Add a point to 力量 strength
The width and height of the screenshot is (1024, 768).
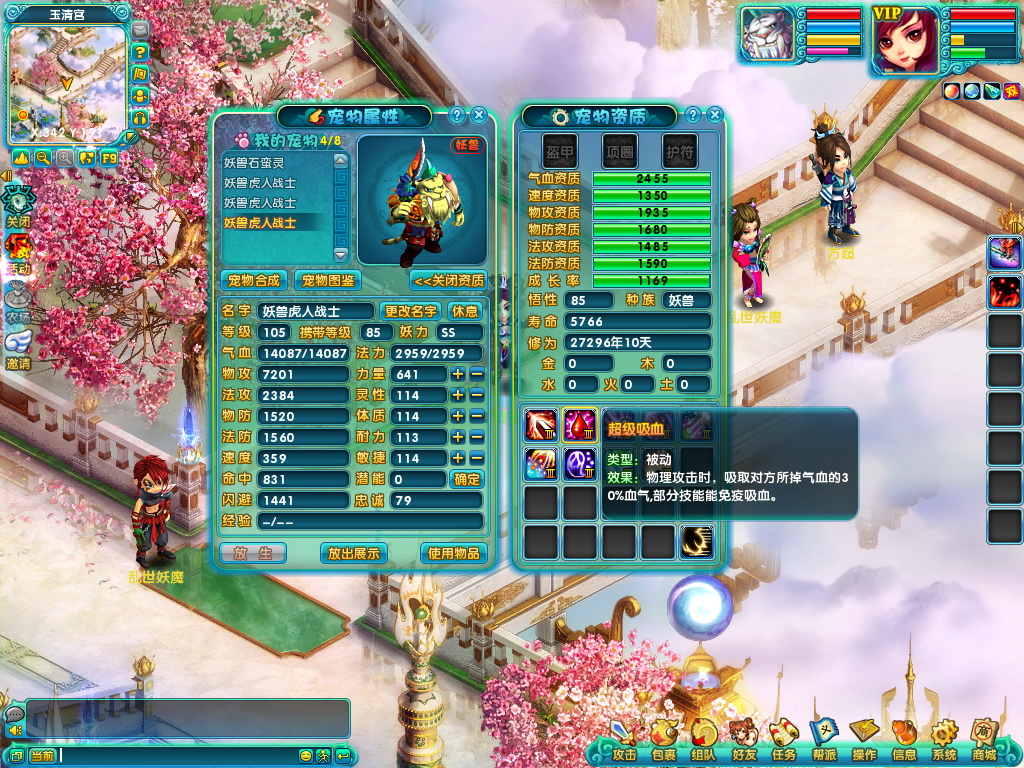tap(457, 374)
